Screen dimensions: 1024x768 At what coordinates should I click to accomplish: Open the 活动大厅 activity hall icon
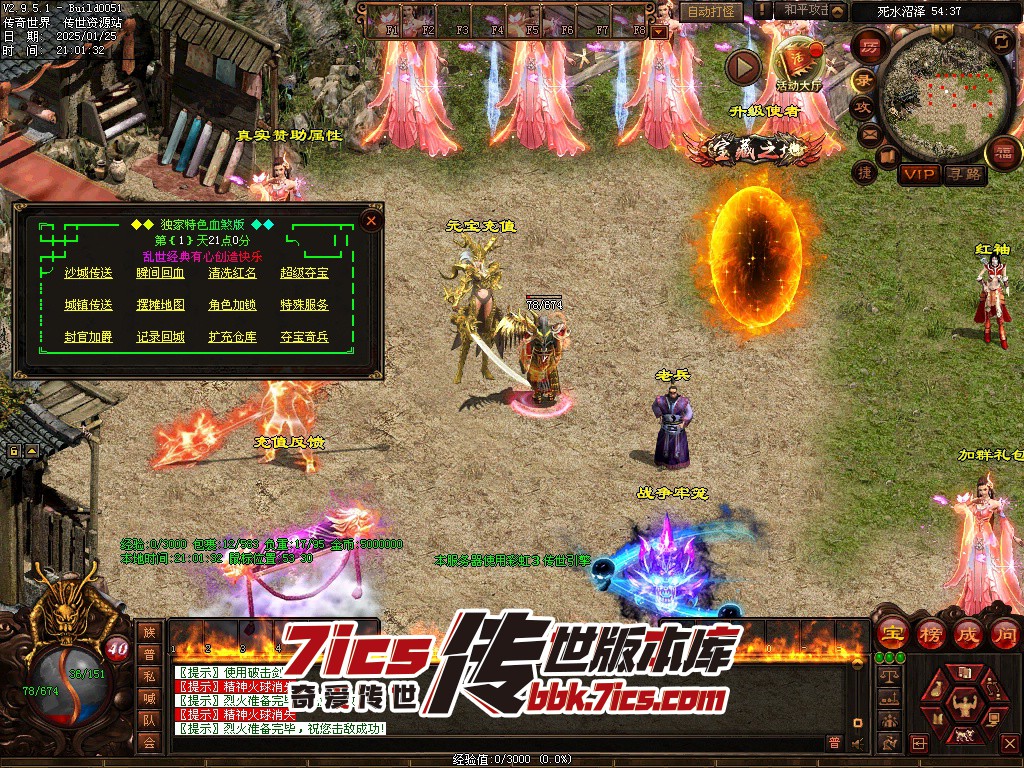coord(798,62)
